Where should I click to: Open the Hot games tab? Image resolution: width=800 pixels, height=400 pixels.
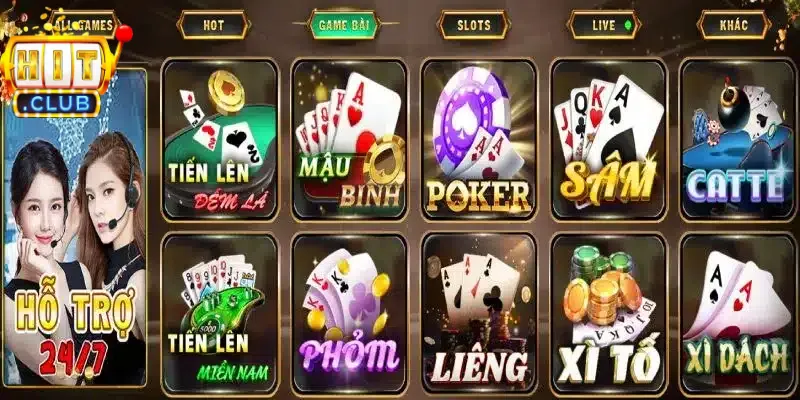coord(213,24)
